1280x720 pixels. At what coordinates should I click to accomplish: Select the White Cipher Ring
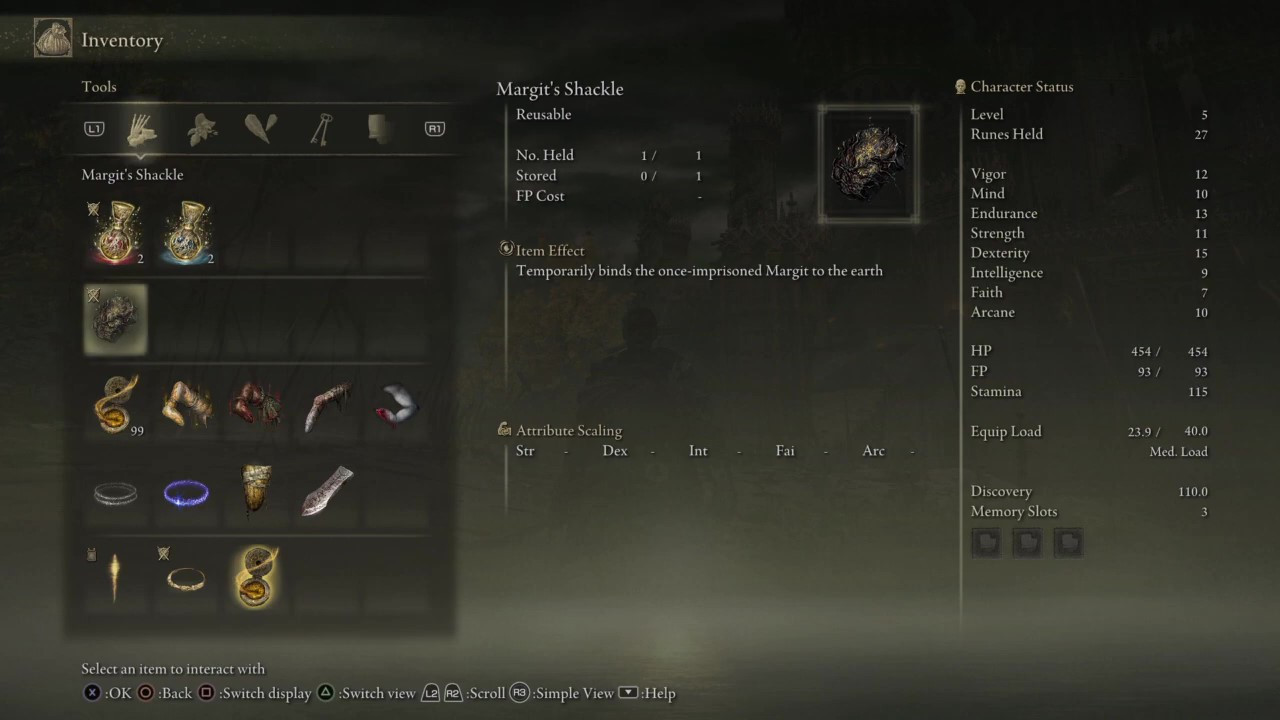point(115,492)
